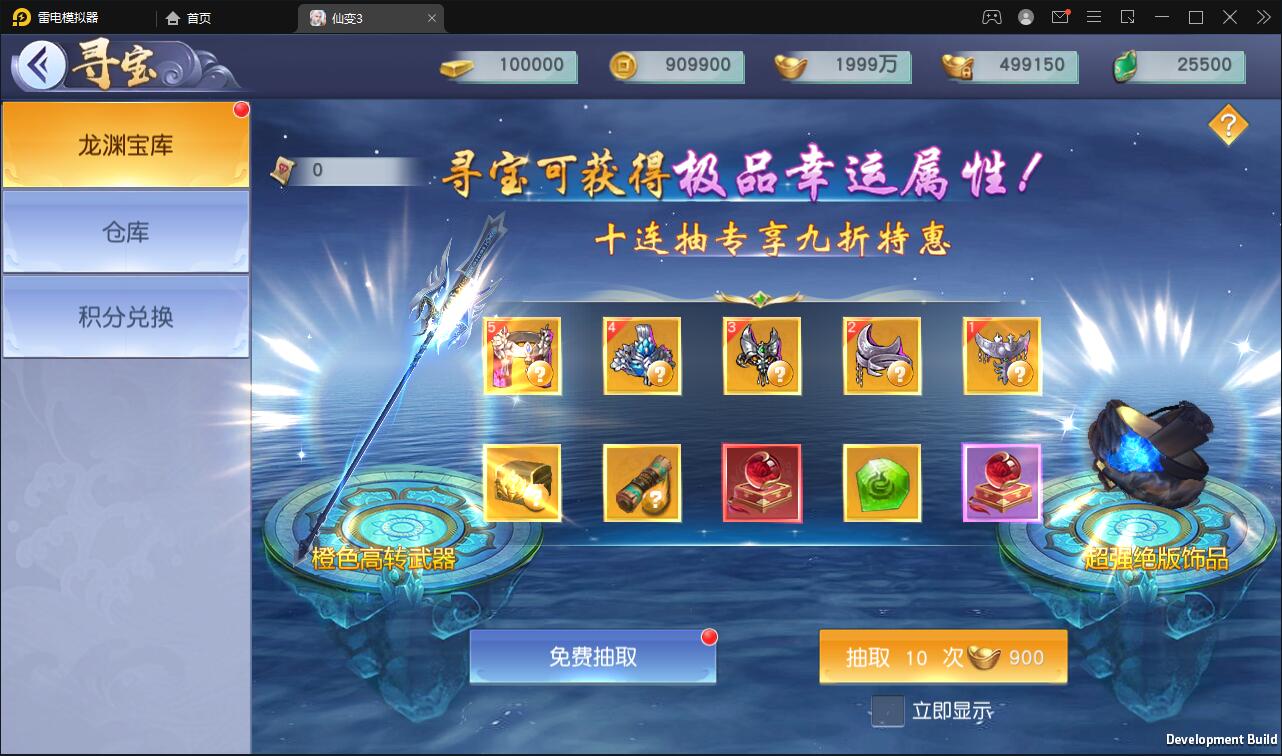Click the 免费抽取 free draw button
Image resolution: width=1282 pixels, height=756 pixels.
[592, 657]
